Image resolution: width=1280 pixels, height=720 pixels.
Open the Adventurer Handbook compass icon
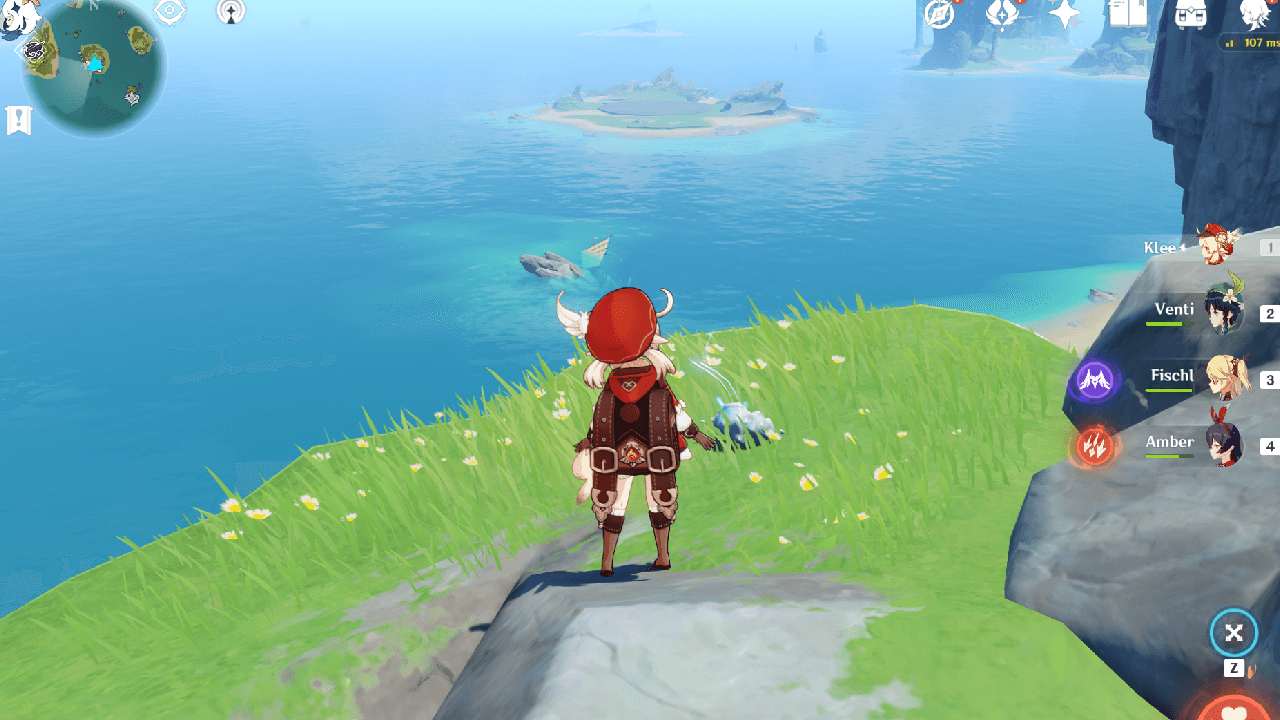tap(937, 13)
